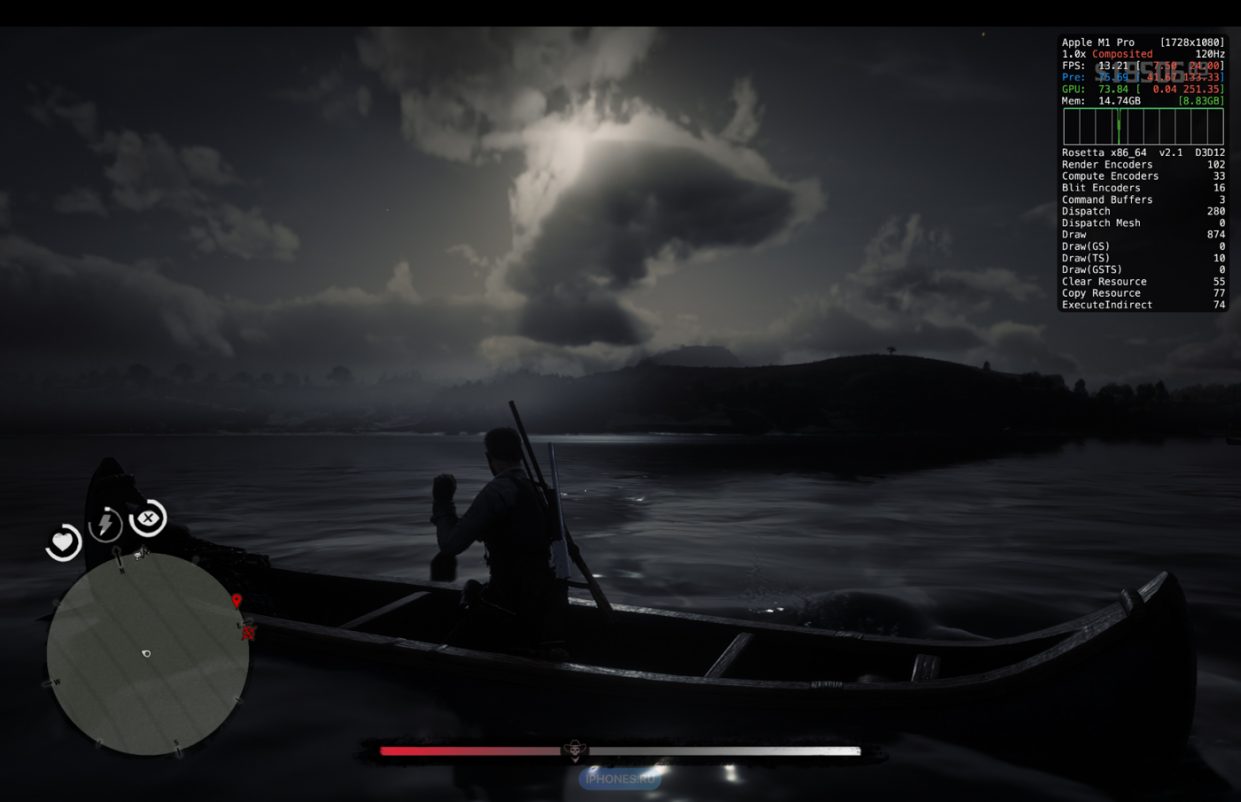Click the Dead Eye core icon
The height and width of the screenshot is (802, 1241).
click(148, 518)
